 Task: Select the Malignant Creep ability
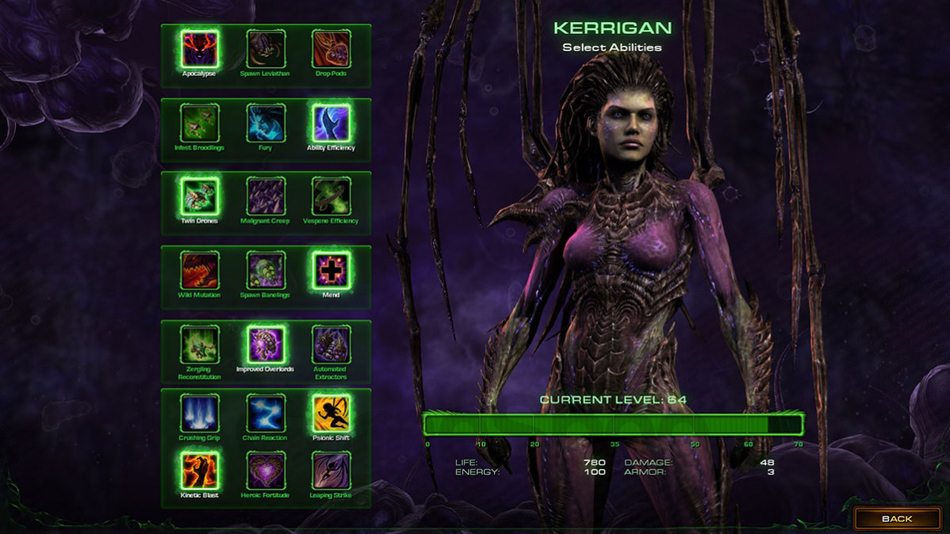tap(265, 196)
